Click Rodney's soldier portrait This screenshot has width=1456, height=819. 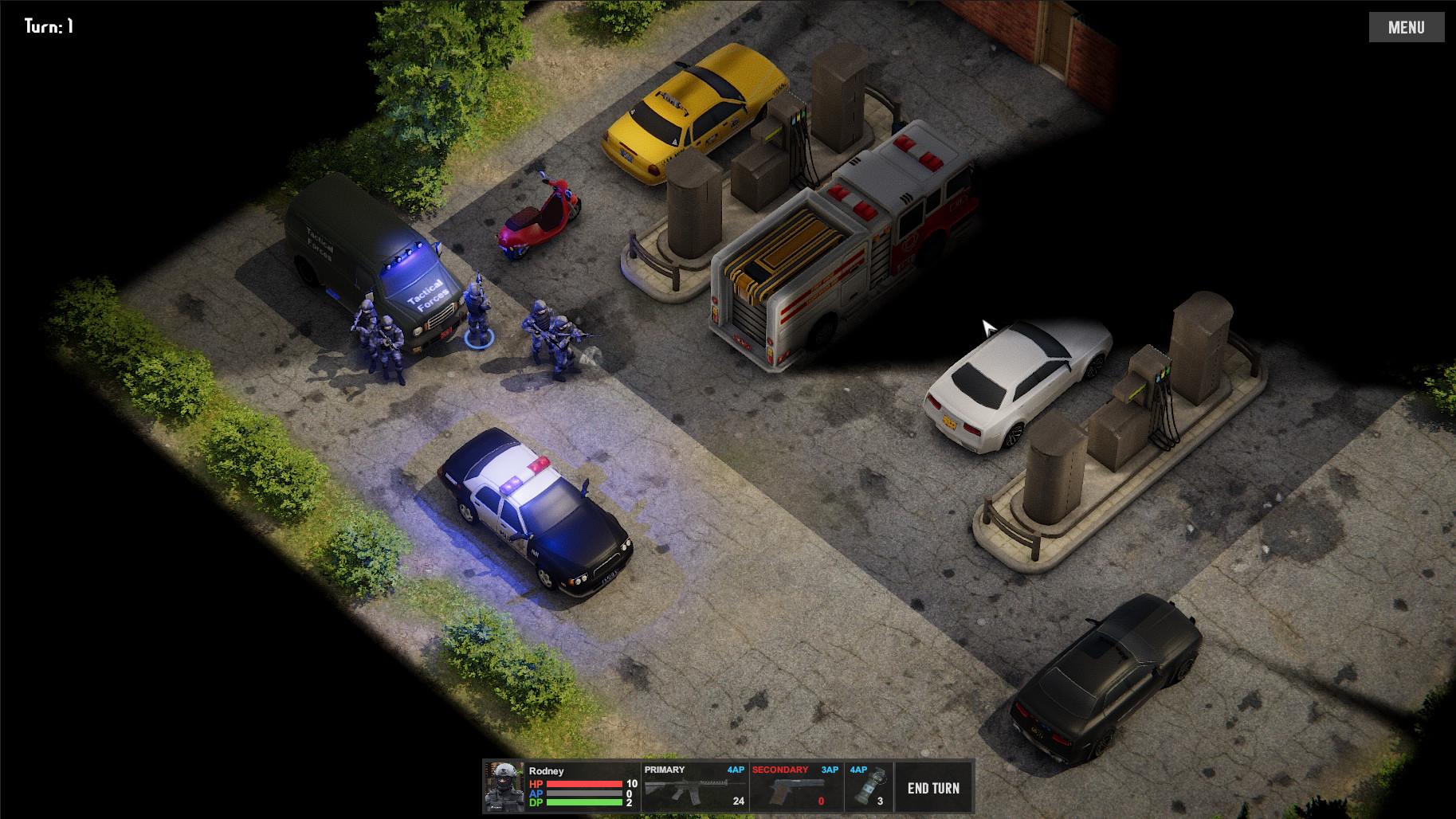click(504, 787)
